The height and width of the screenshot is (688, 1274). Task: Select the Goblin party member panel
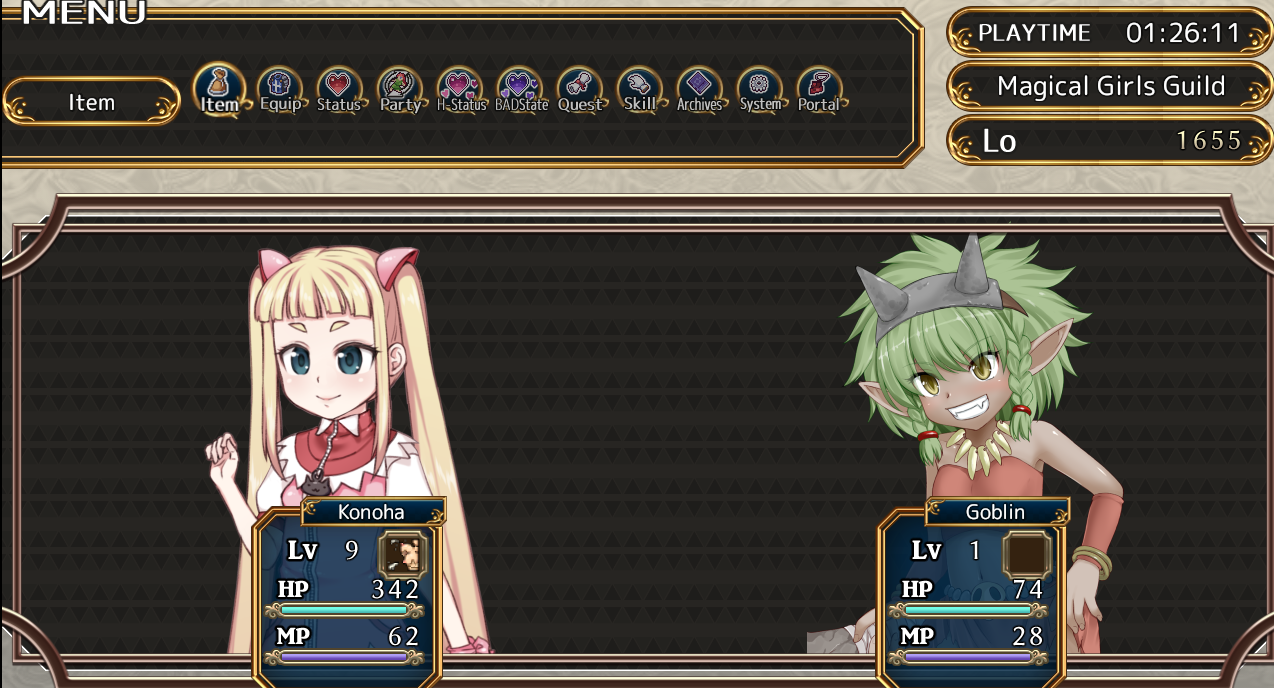point(971,592)
